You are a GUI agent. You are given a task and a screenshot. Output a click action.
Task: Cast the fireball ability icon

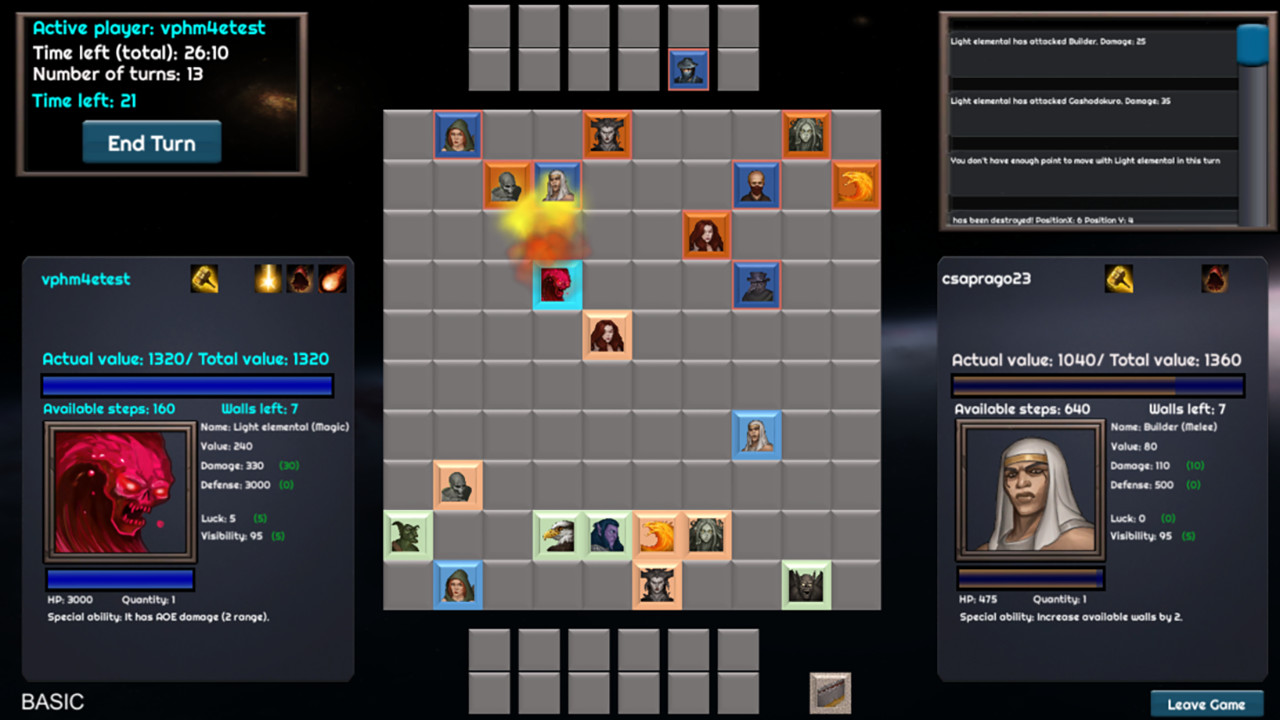333,279
